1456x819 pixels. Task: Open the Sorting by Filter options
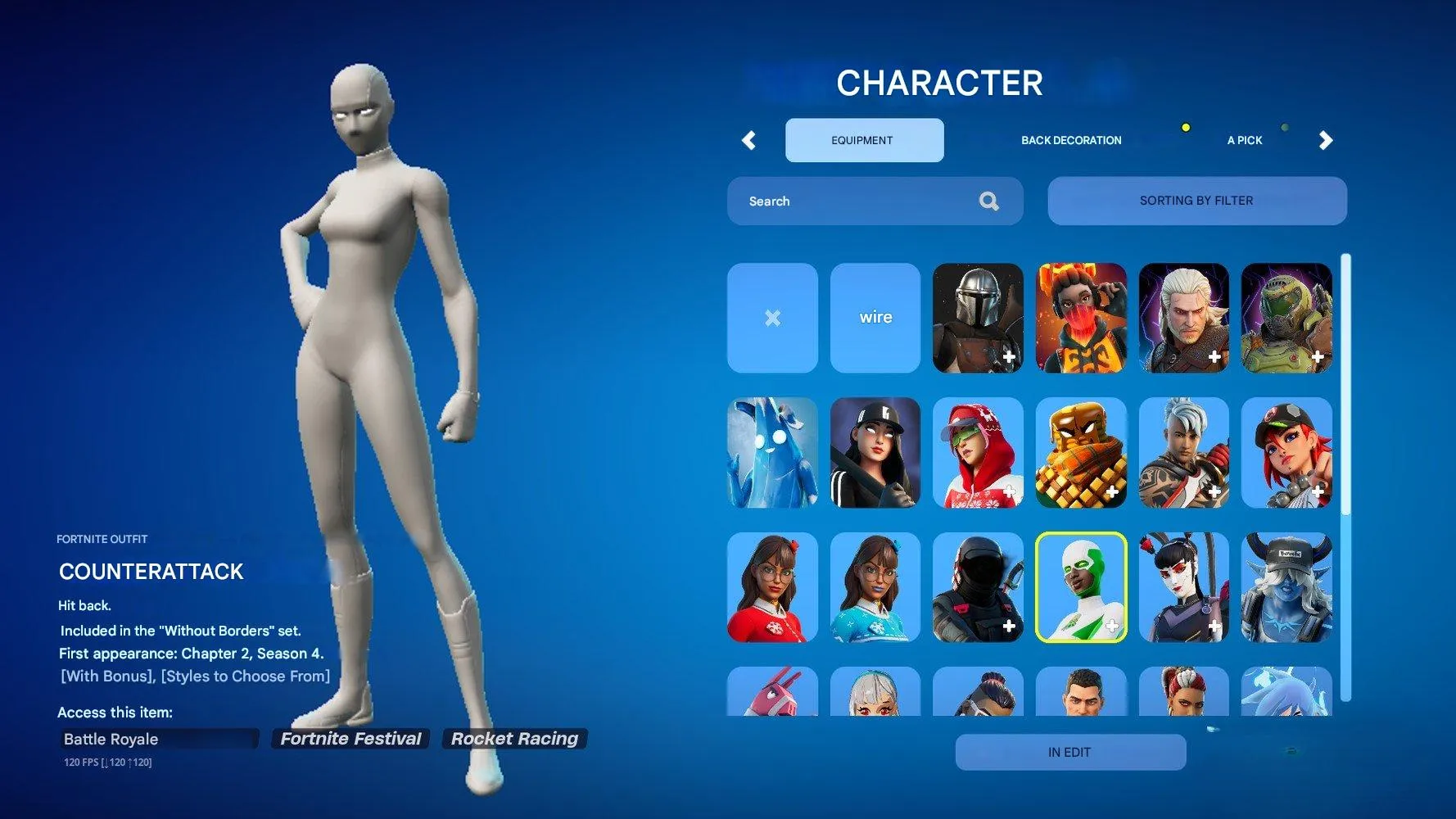1196,201
